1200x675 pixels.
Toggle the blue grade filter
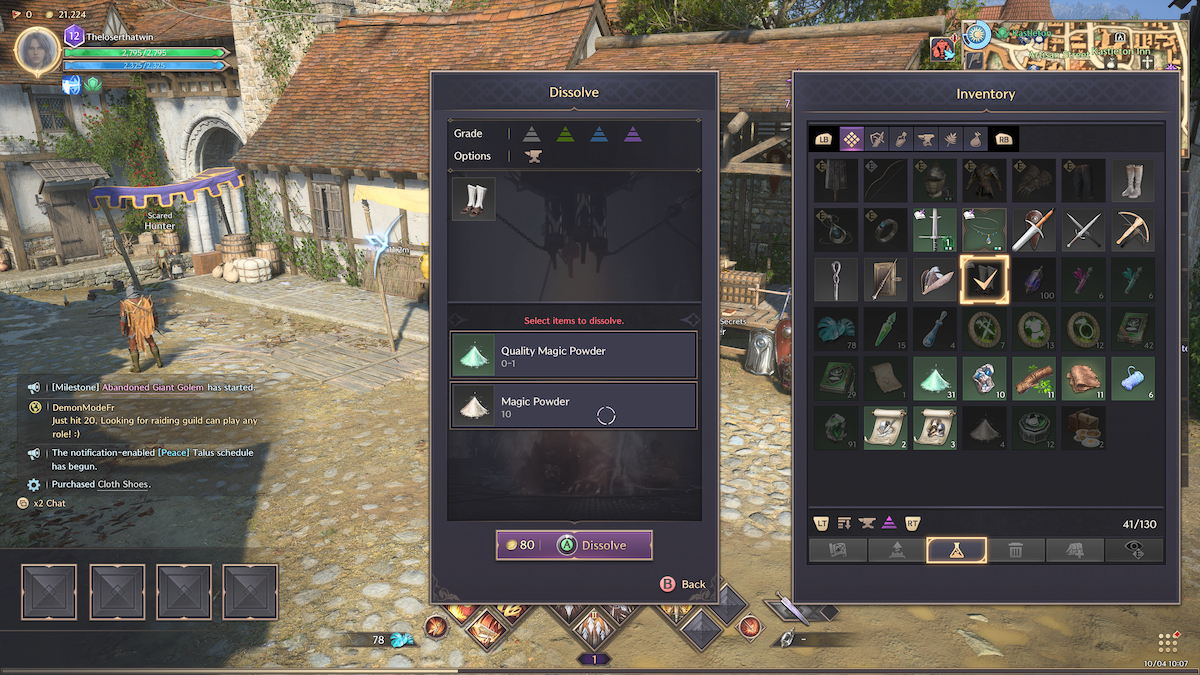click(x=598, y=134)
